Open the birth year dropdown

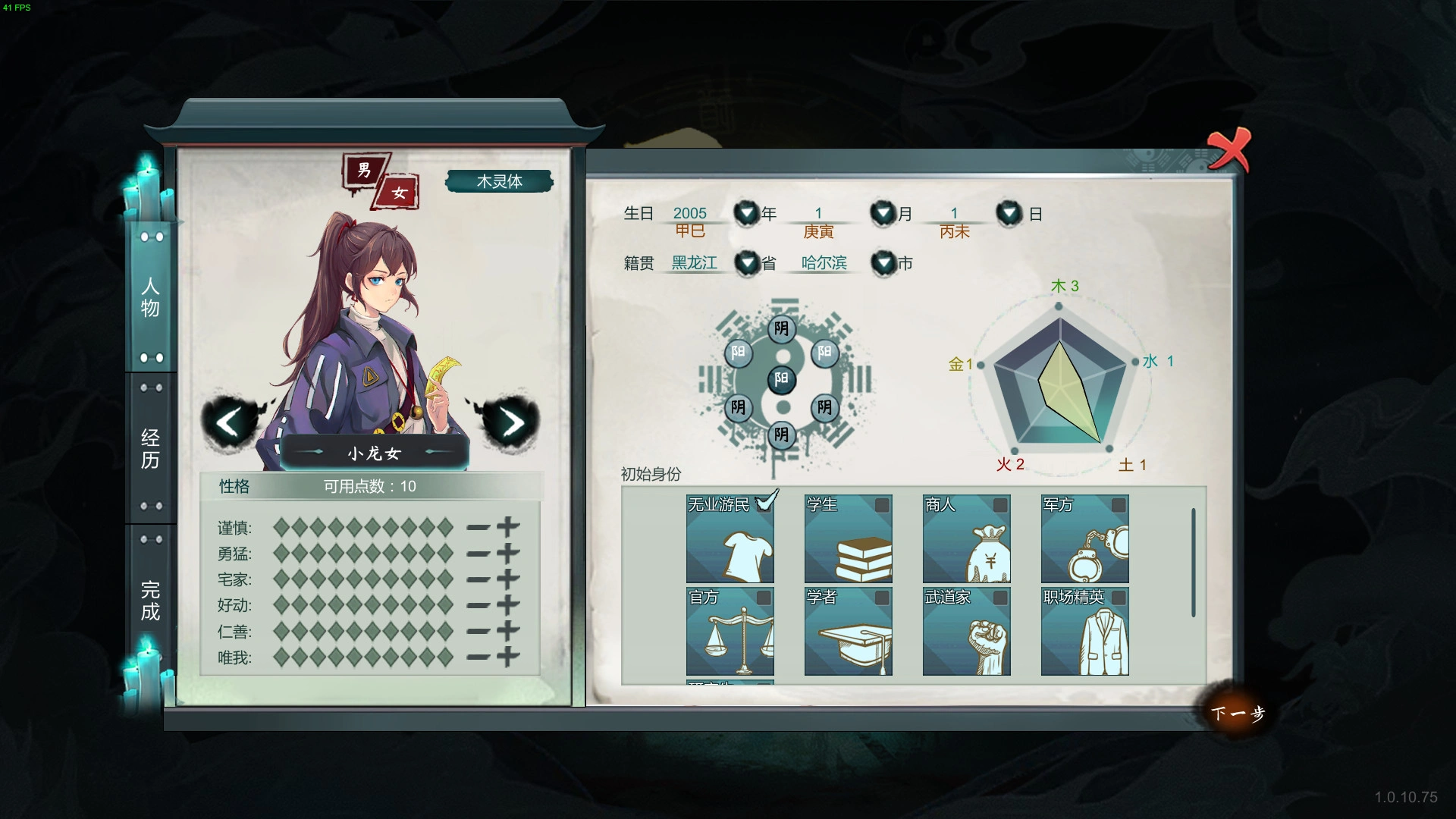pos(746,213)
